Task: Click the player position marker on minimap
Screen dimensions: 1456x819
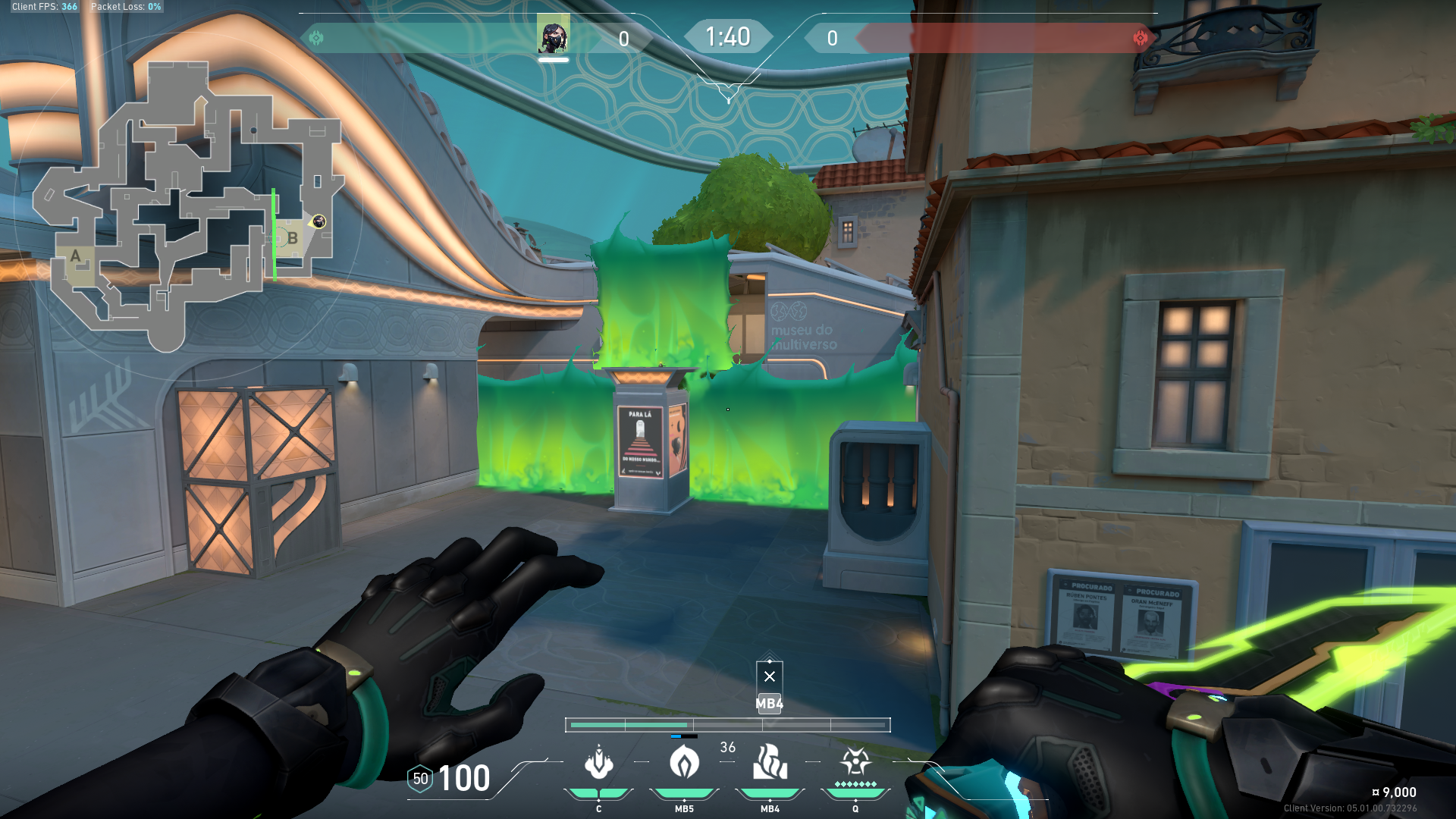Action: click(318, 221)
